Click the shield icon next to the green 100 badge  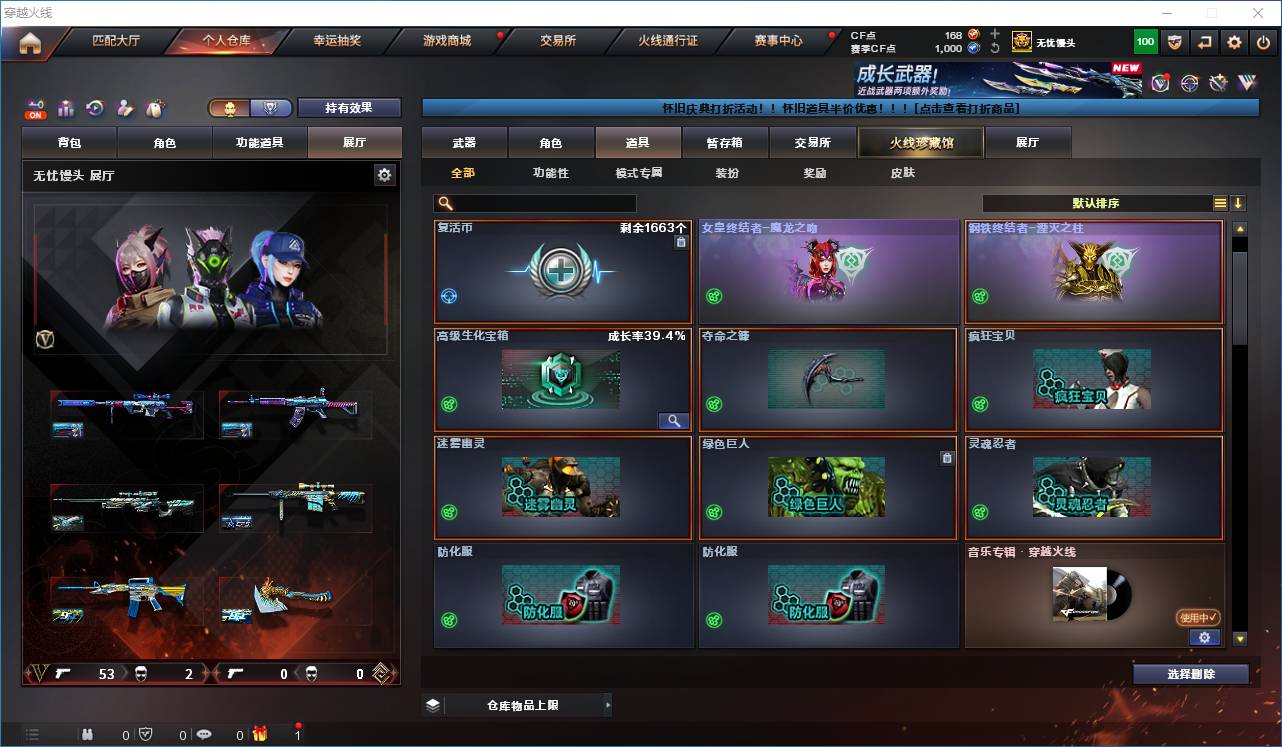[x=1175, y=41]
